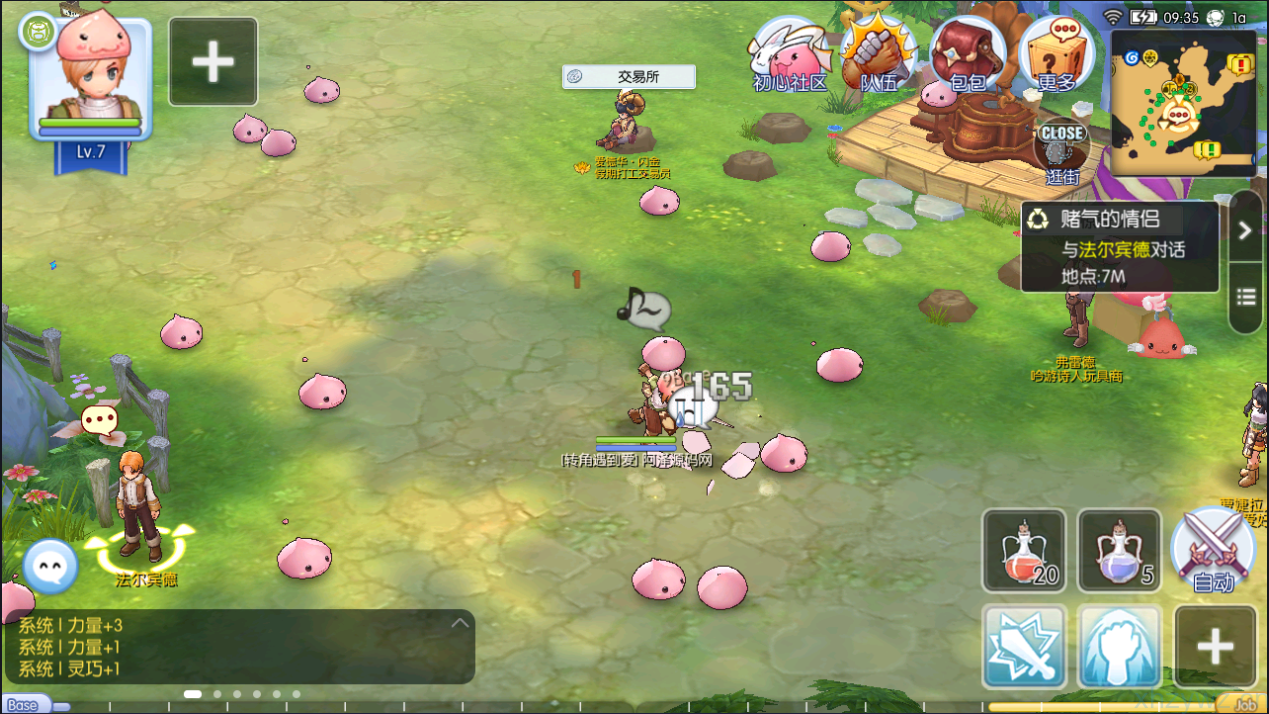The height and width of the screenshot is (714, 1269).
Task: Toggle 自动 auto battle
Action: click(1213, 550)
